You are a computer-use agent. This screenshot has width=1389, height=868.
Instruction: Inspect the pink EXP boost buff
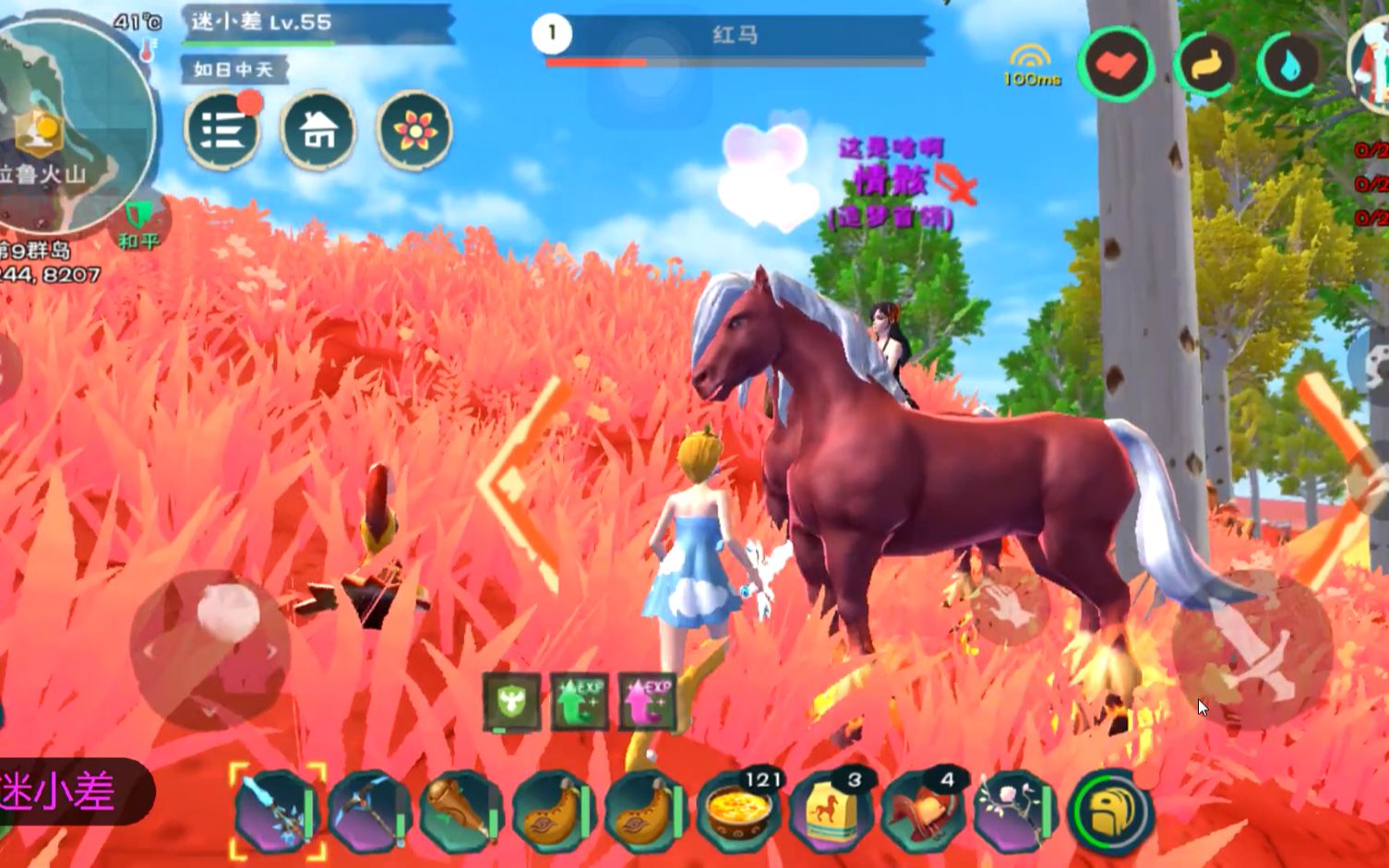point(646,703)
